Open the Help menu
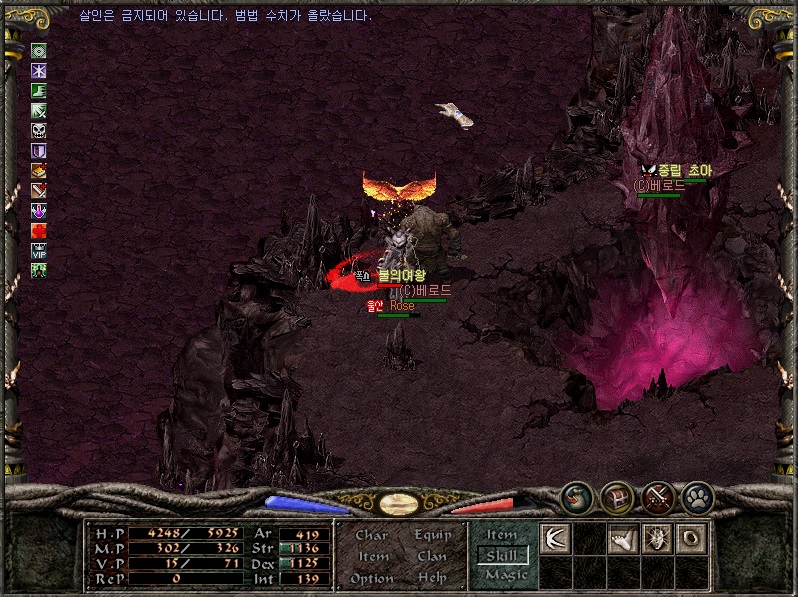798x597 pixels. tap(432, 578)
